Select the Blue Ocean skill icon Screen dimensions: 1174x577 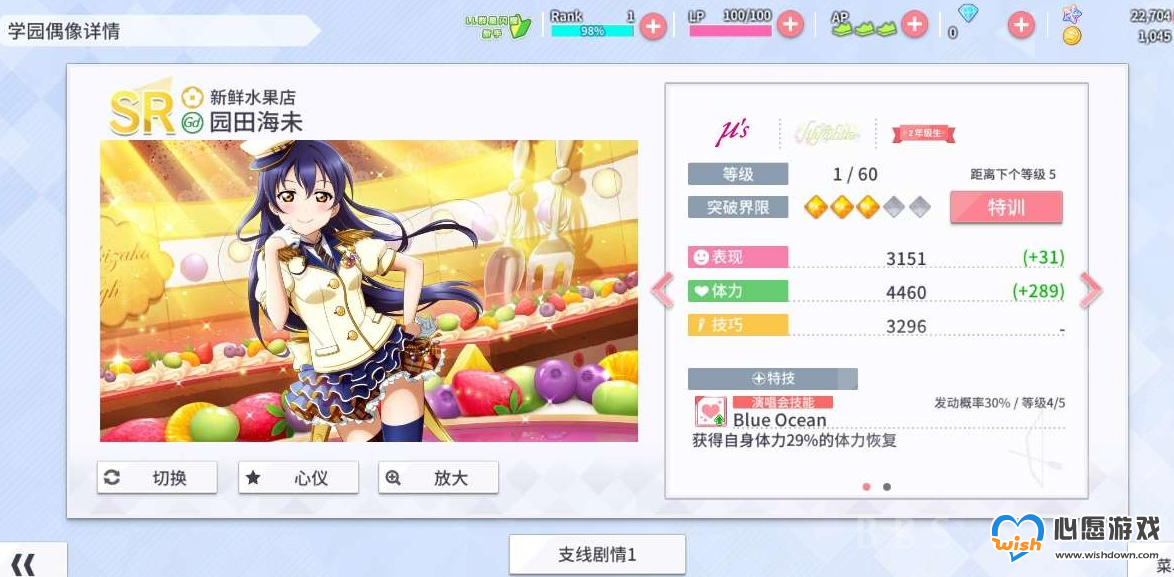click(x=709, y=412)
